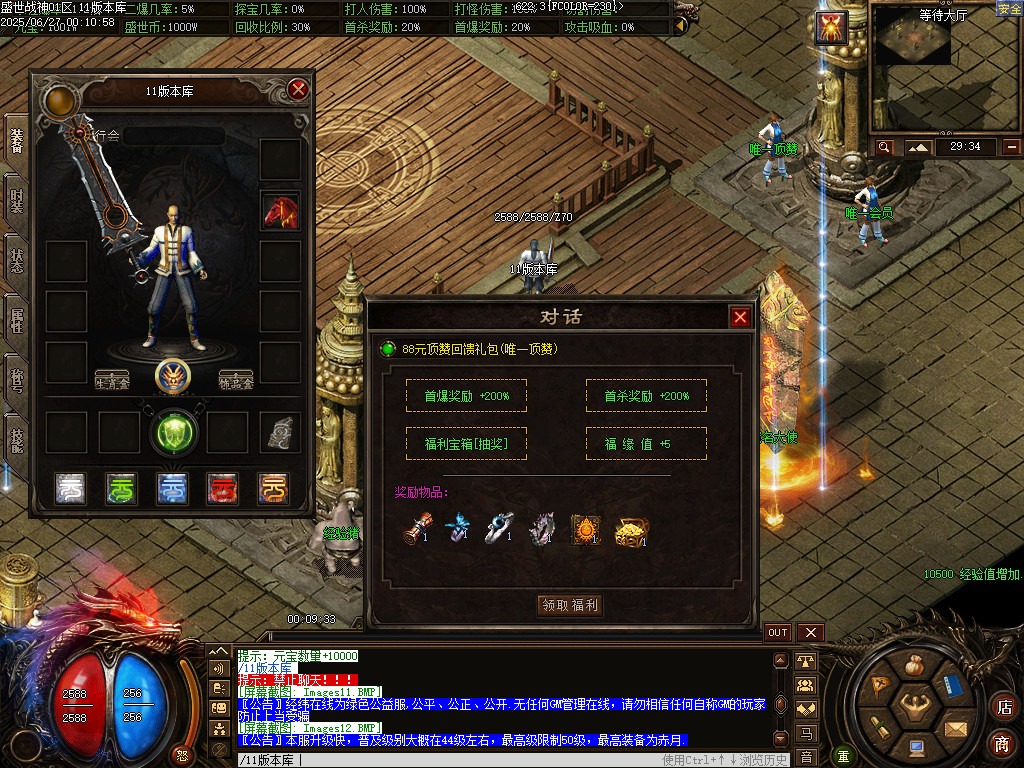Choose the 首杀奖励 +200% option
Image resolution: width=1024 pixels, height=768 pixels.
(x=646, y=396)
